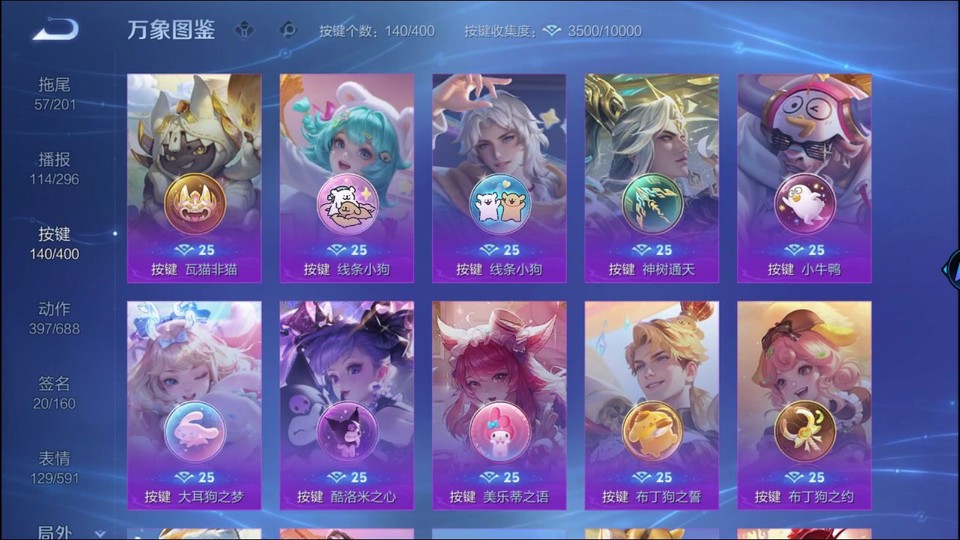The width and height of the screenshot is (960, 540).
Task: Open the 签名 category tab
Action: [55, 393]
